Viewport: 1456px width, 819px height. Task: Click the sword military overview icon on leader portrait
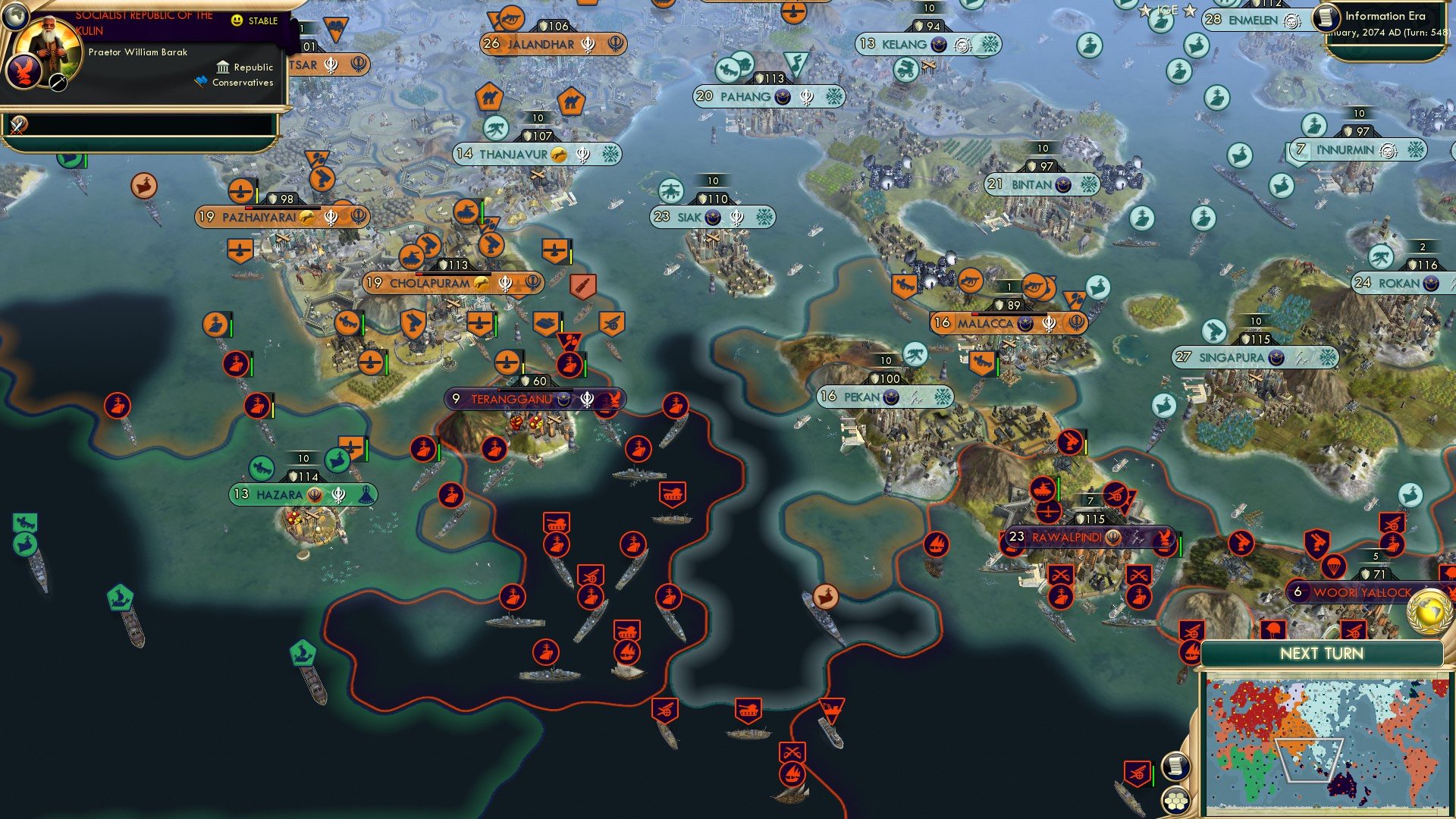[58, 83]
